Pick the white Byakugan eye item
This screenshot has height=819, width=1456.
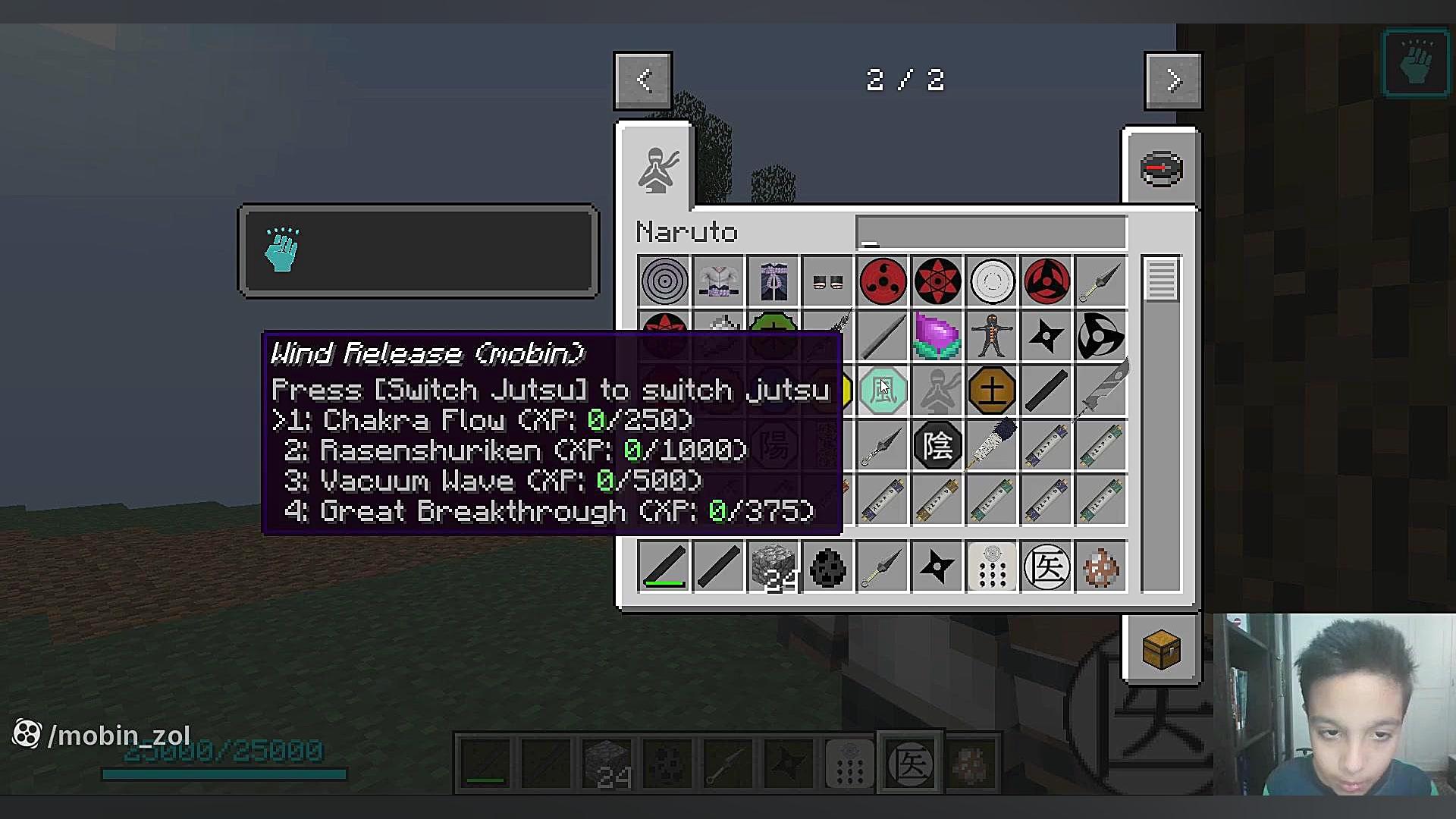[x=992, y=281]
